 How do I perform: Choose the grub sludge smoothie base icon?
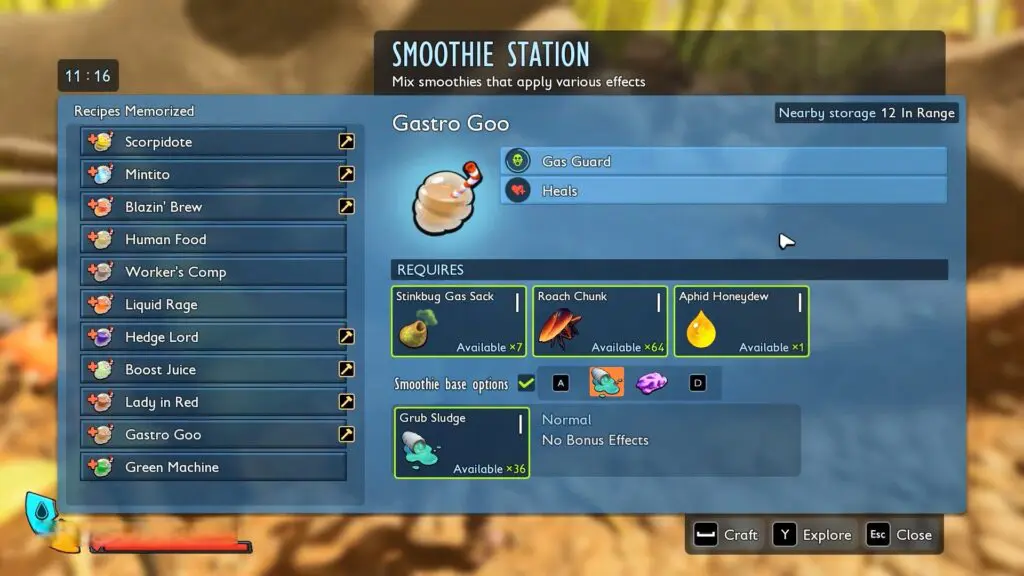tap(606, 382)
